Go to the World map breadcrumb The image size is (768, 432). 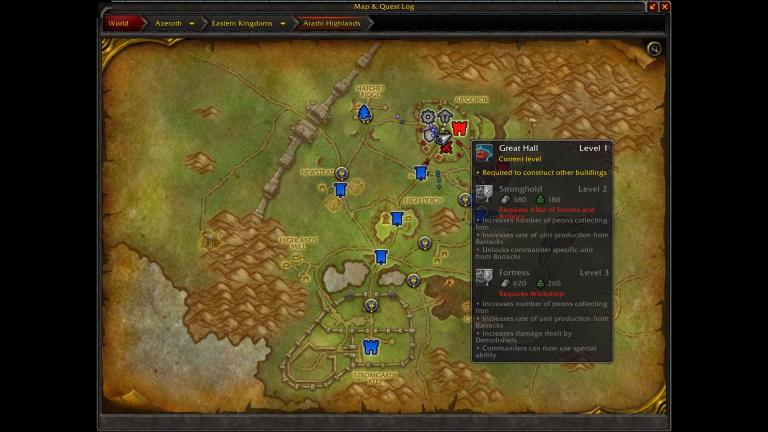coord(118,23)
